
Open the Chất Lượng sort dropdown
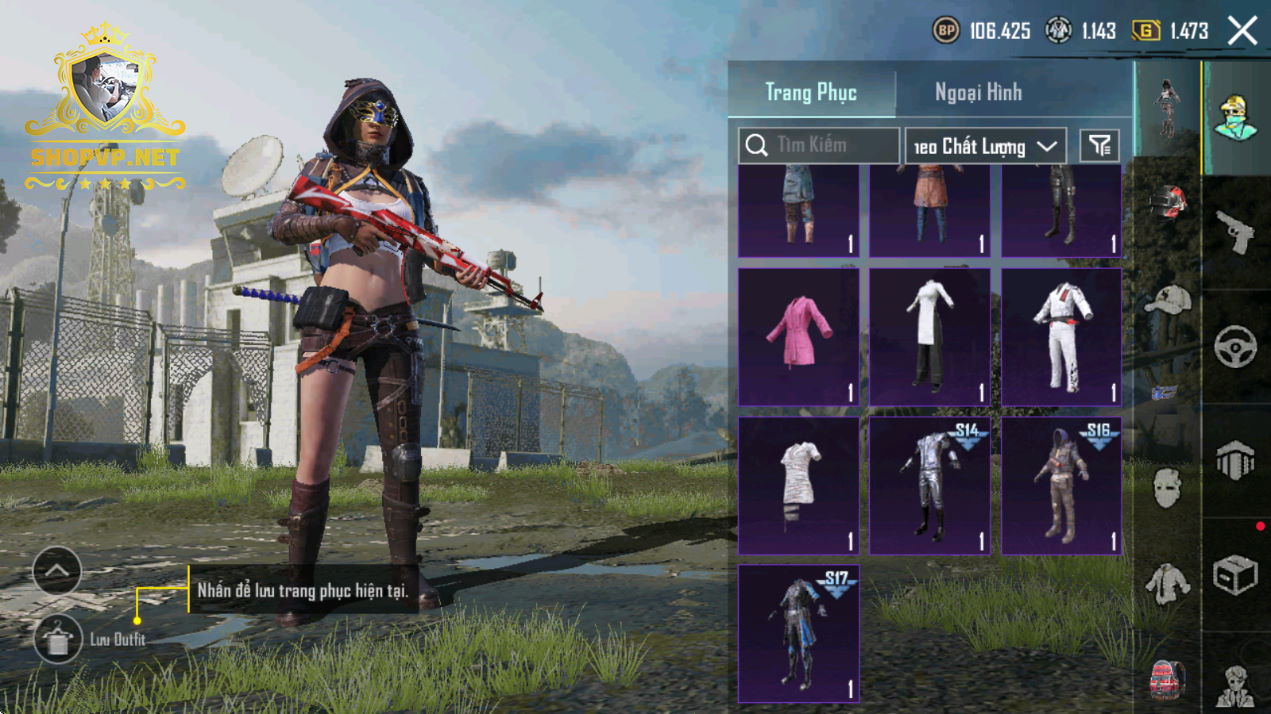[x=985, y=147]
